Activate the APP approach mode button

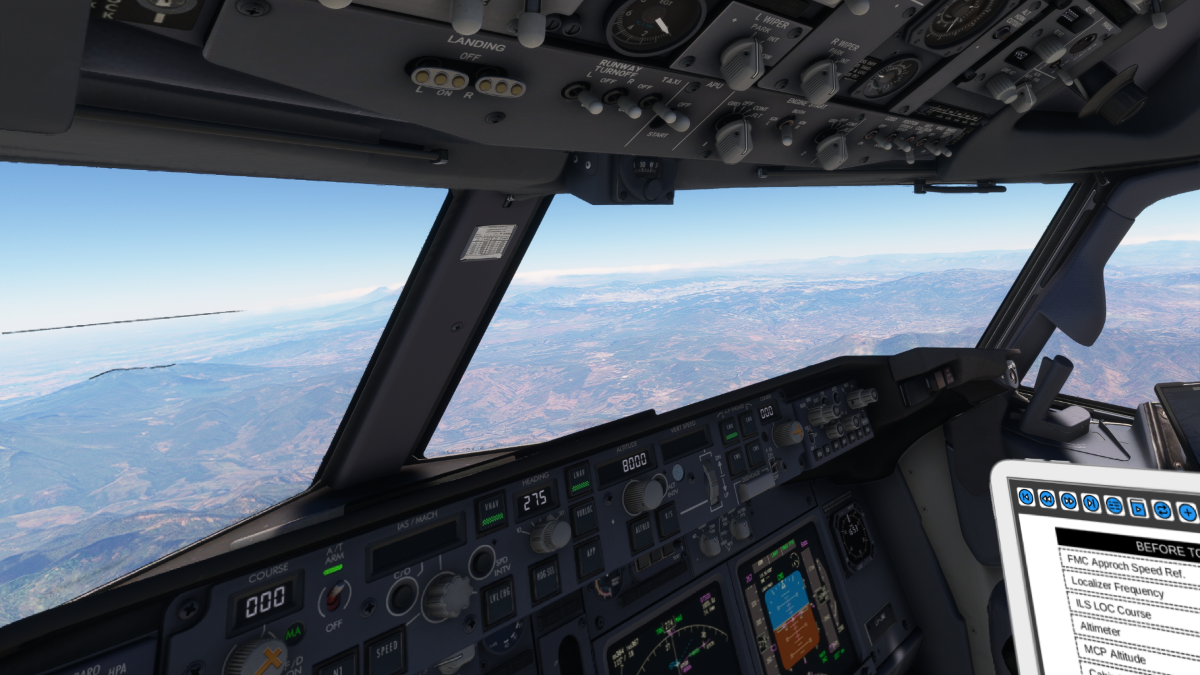(590, 556)
